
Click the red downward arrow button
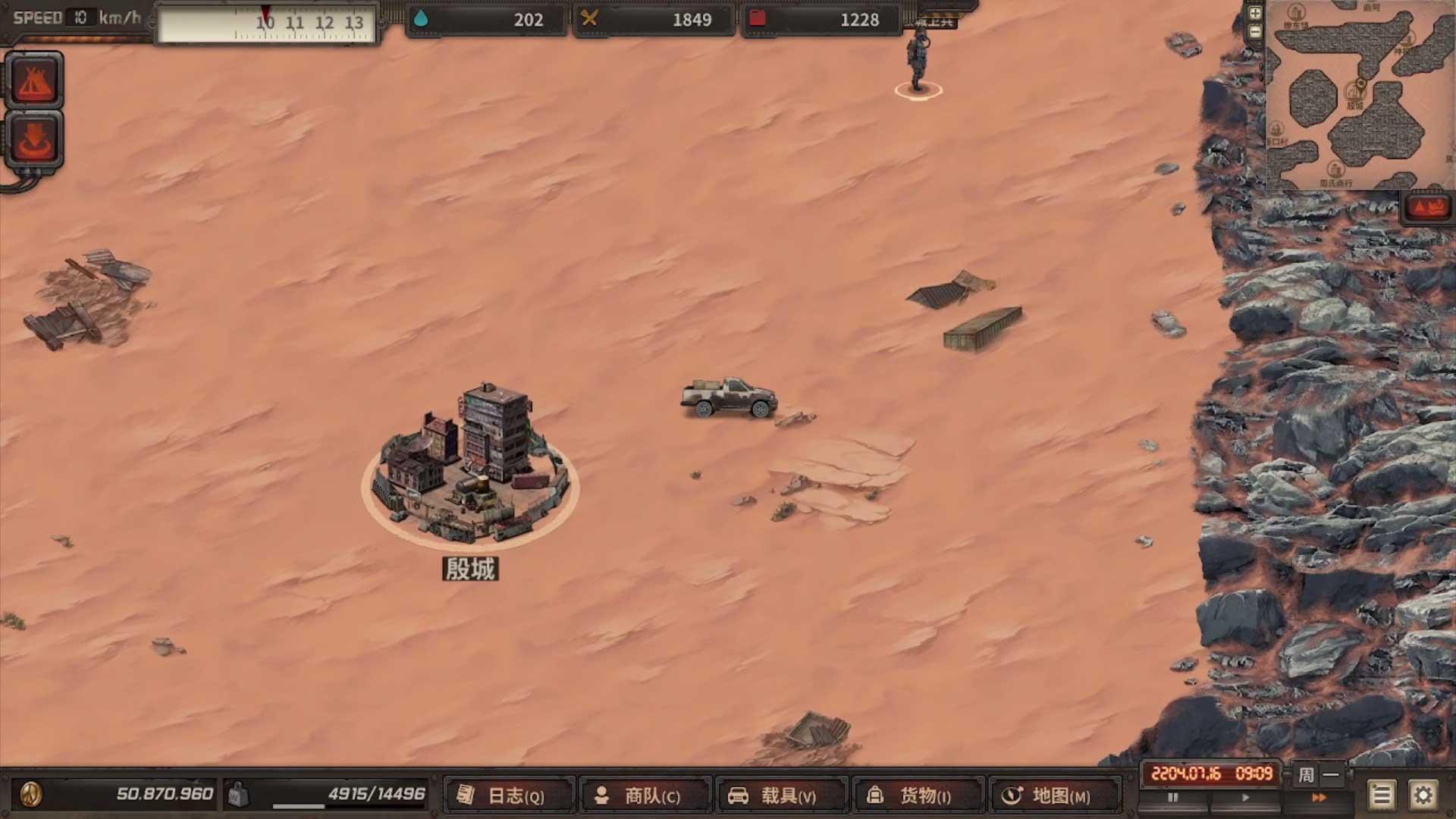pyautogui.click(x=33, y=140)
